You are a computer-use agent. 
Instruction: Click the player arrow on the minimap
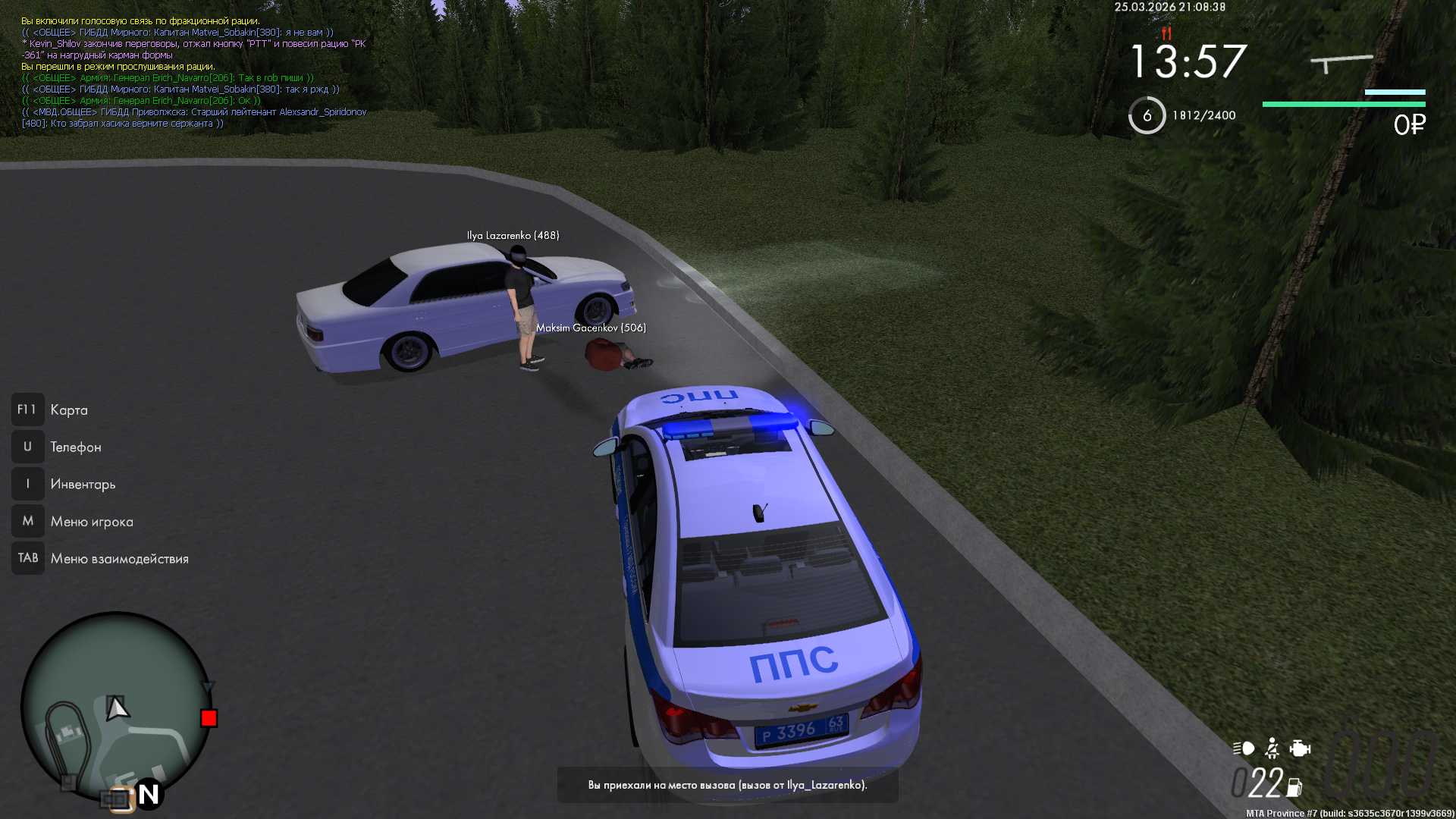[116, 708]
